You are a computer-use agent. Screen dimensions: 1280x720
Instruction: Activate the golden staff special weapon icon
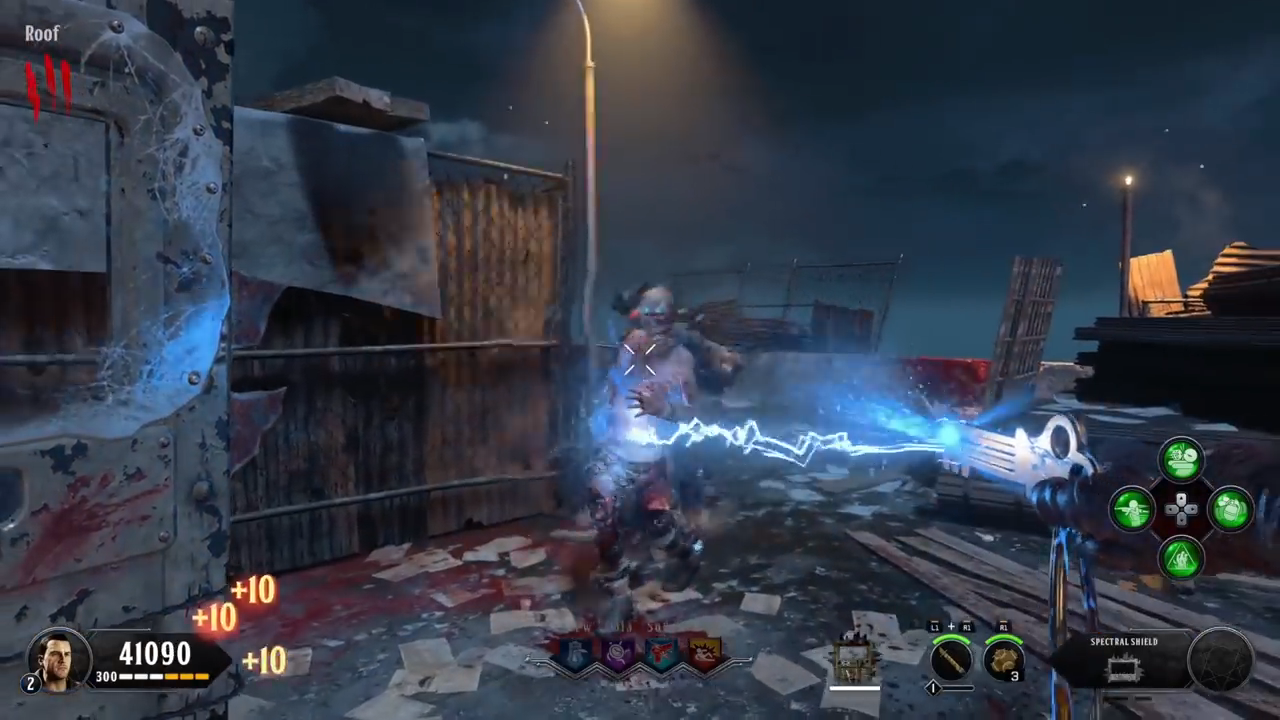[x=951, y=659]
